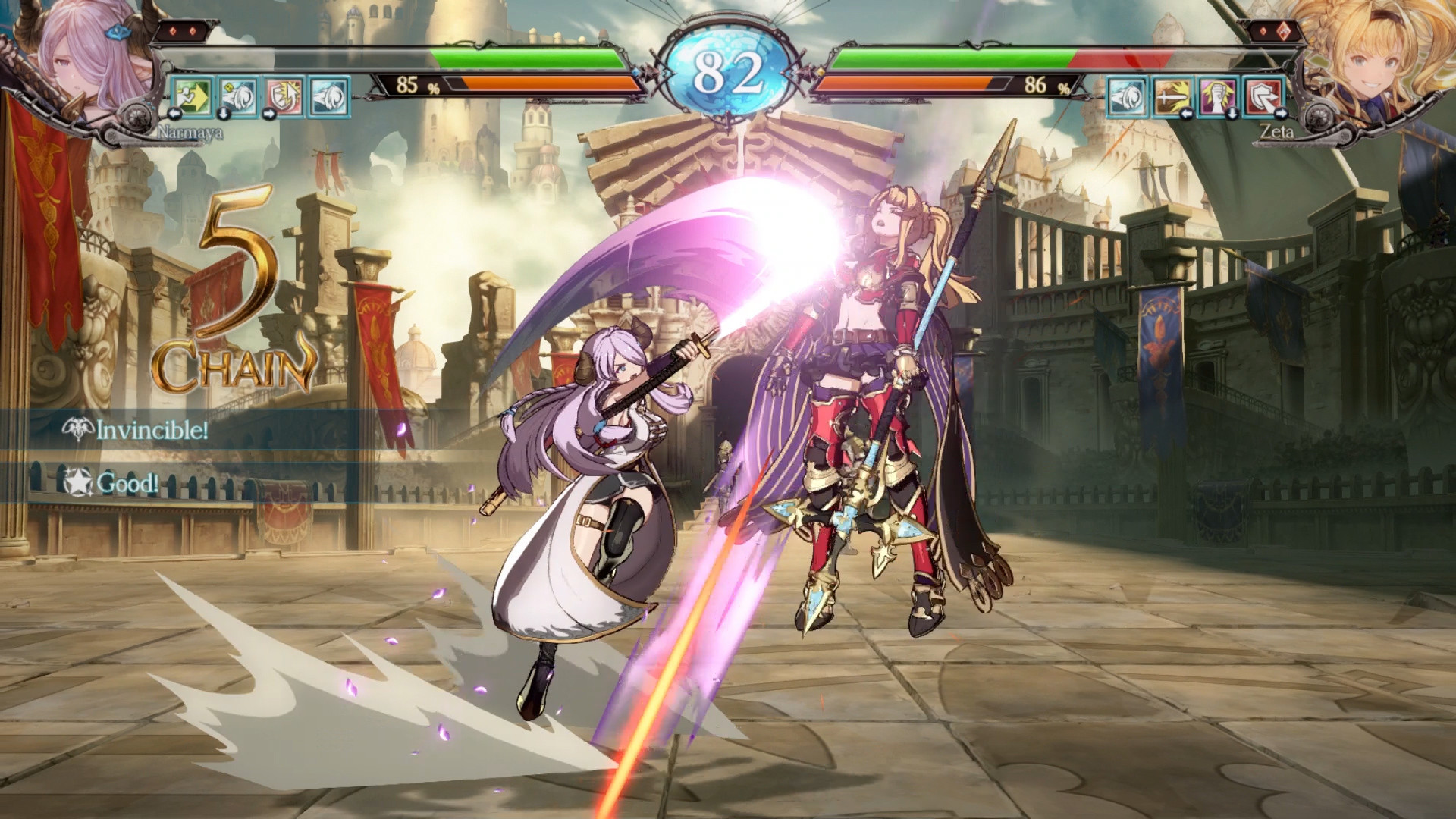Click the round timer showing 82

click(x=728, y=67)
